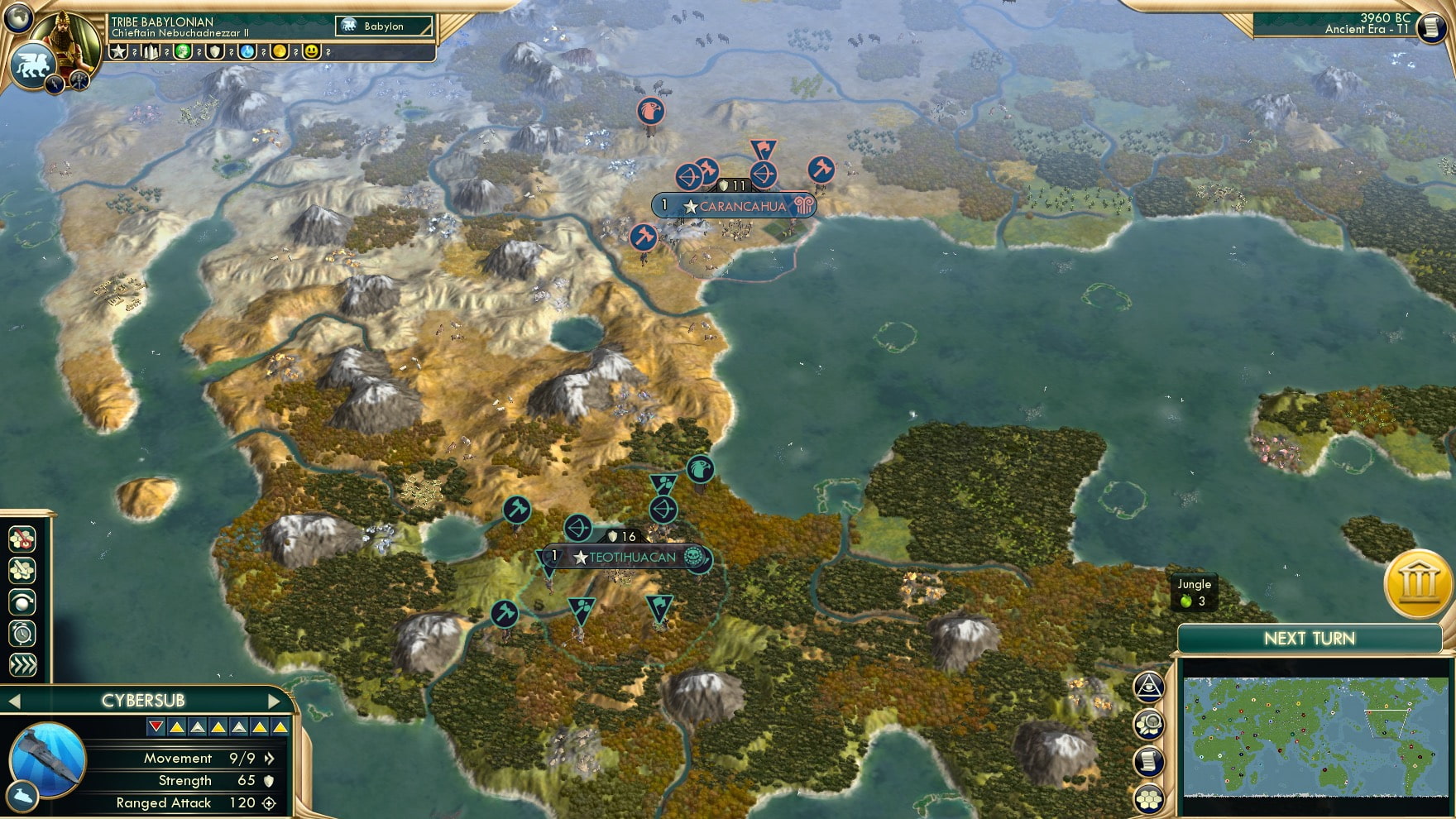1456x819 pixels.
Task: Click the fast-forward arrows icon in left toolbar
Action: click(x=22, y=663)
